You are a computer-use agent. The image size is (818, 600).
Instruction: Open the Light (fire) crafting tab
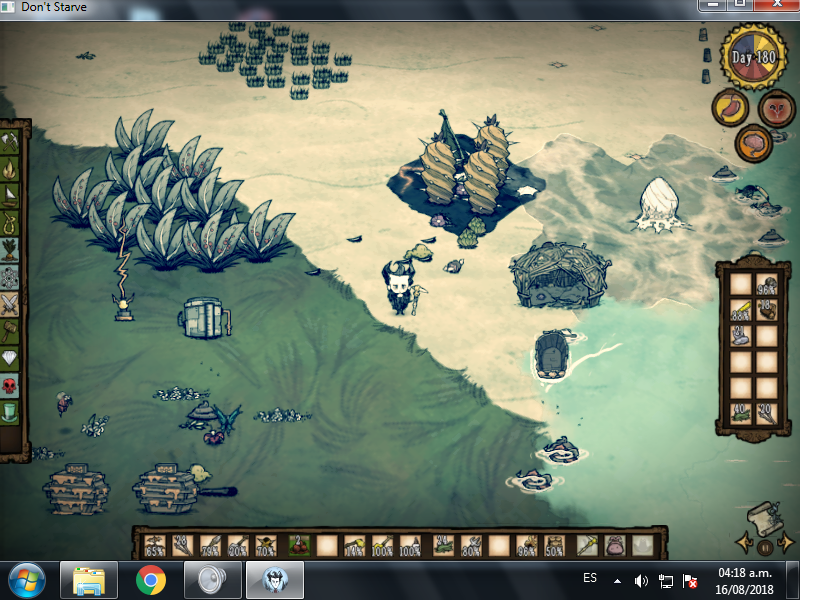(x=11, y=169)
